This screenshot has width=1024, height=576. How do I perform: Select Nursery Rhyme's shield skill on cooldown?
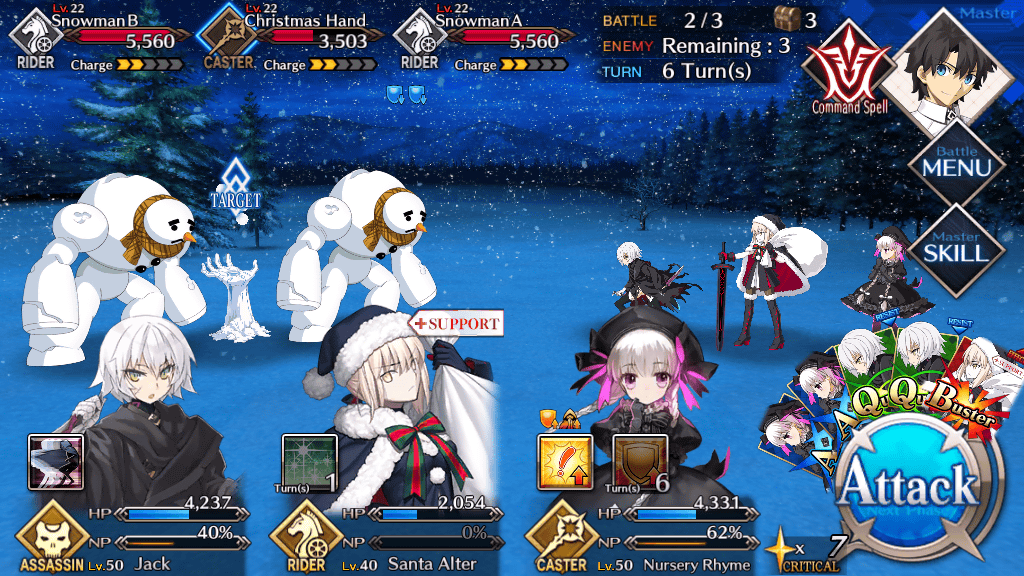639,461
